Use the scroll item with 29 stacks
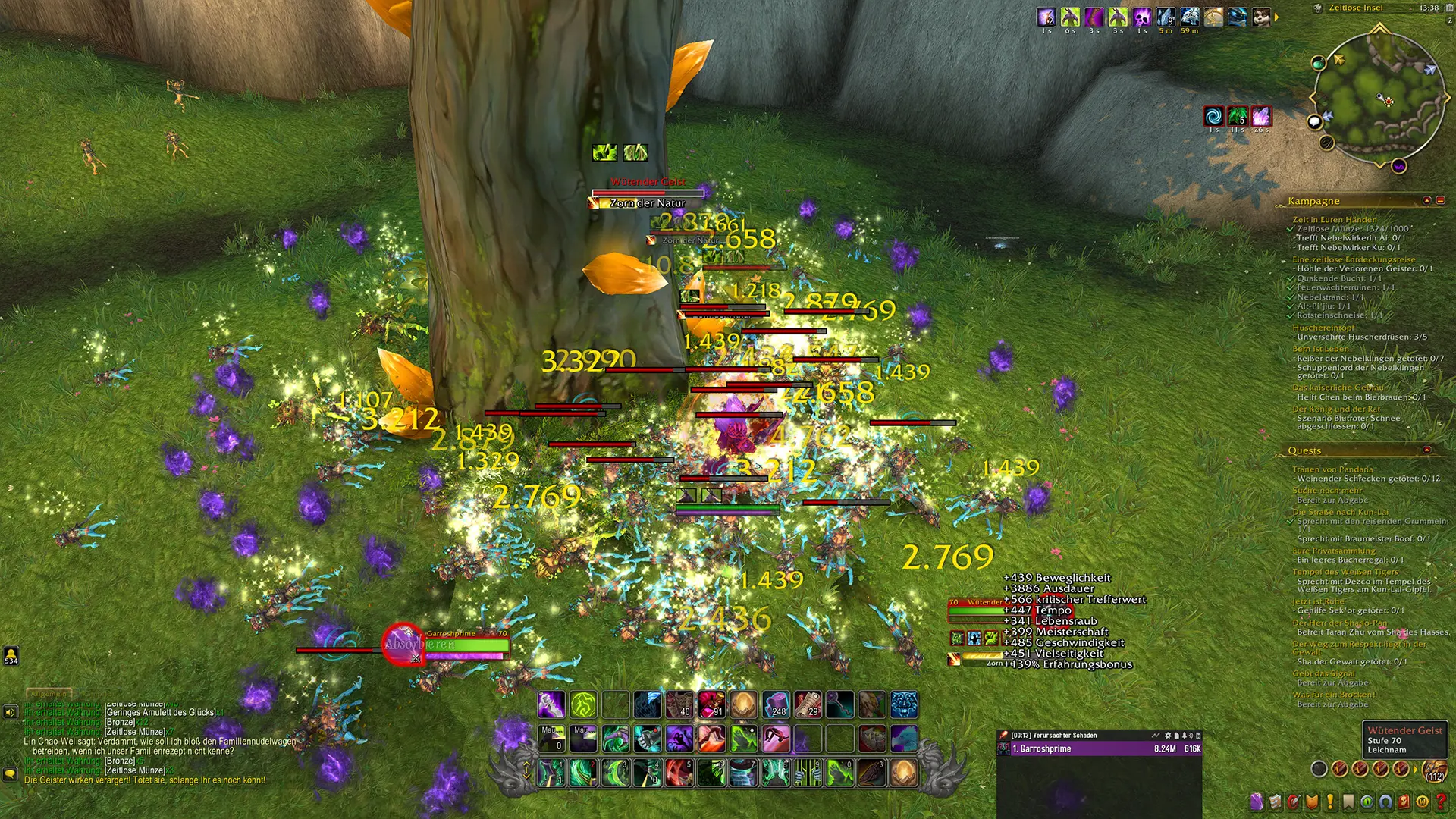The image size is (1456, 819). (808, 704)
